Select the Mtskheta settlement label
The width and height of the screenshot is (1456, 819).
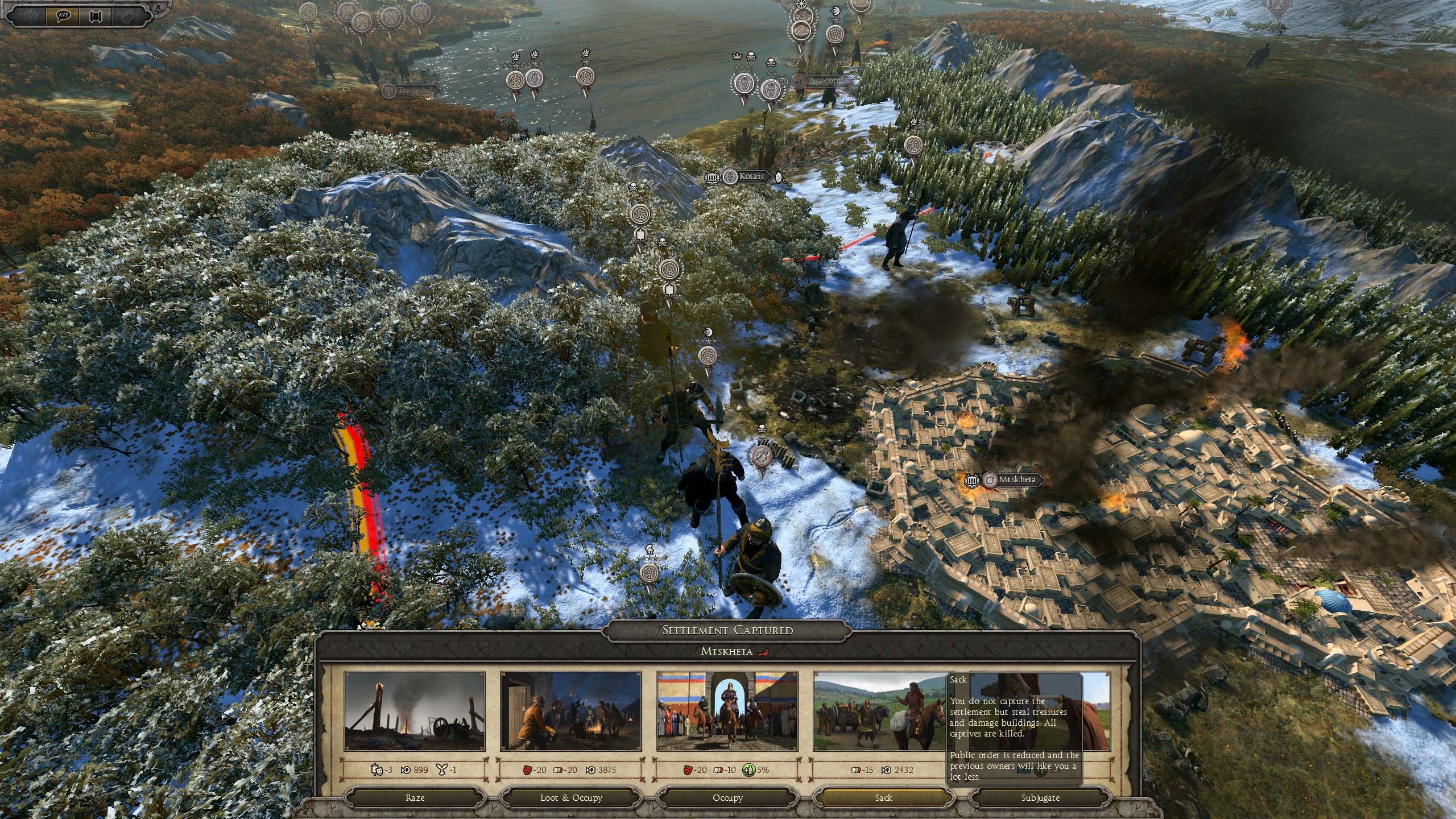point(1017,479)
